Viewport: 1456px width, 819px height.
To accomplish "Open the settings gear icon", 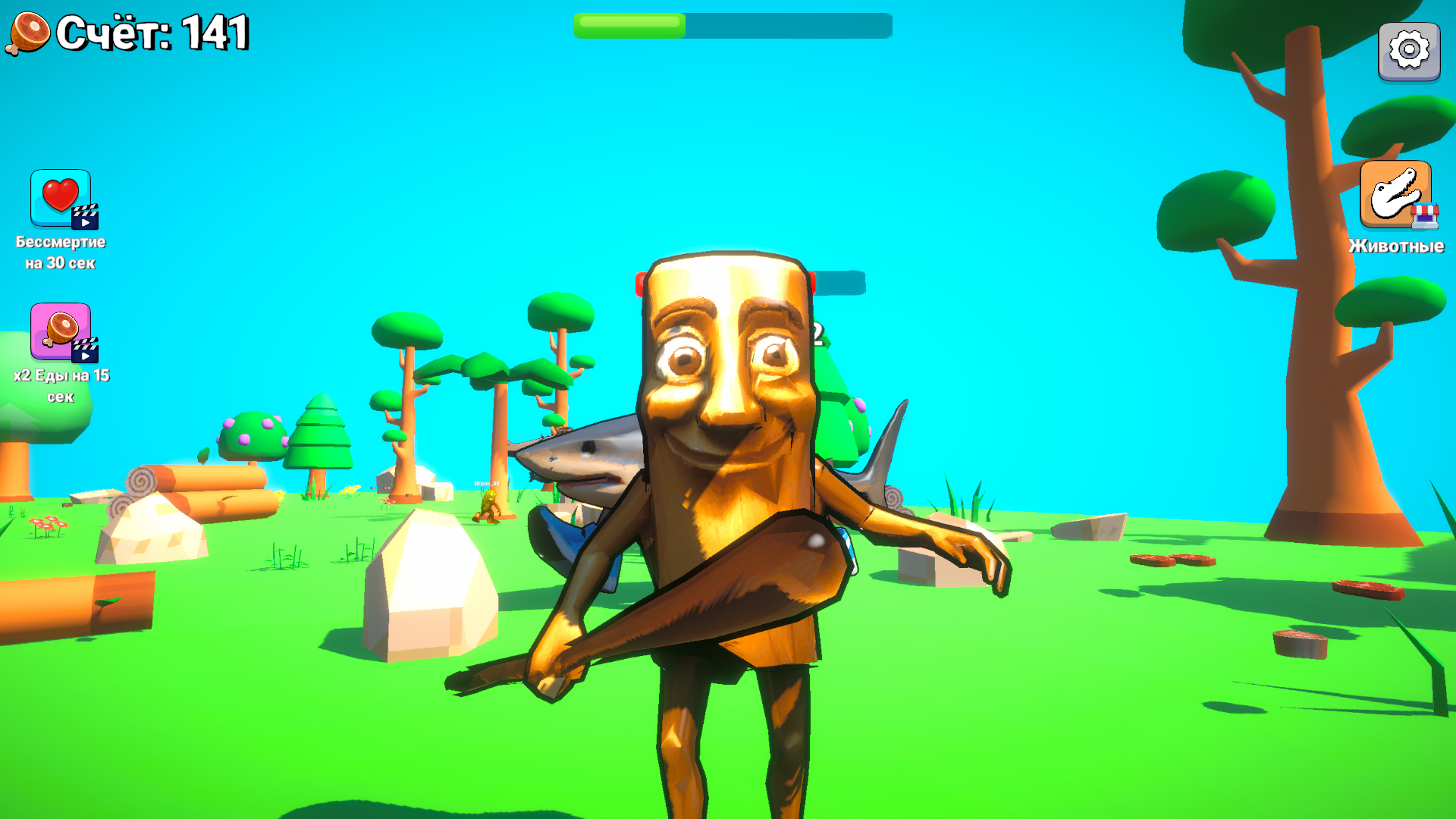I will point(1408,51).
